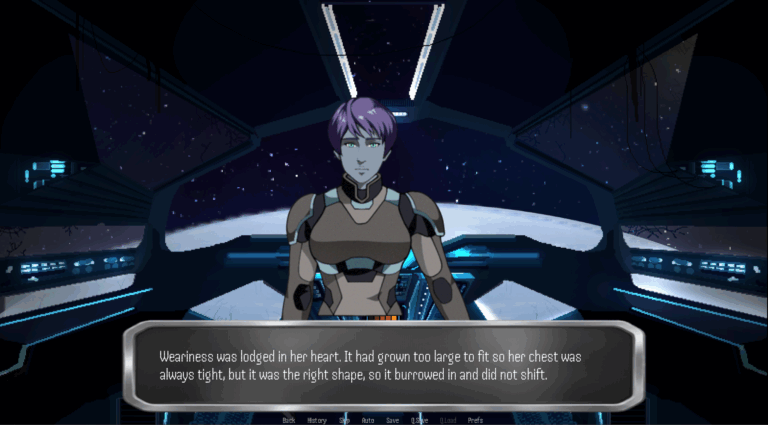This screenshot has width=768, height=425.
Task: Activate Skip in the quick menu
Action: coord(344,420)
